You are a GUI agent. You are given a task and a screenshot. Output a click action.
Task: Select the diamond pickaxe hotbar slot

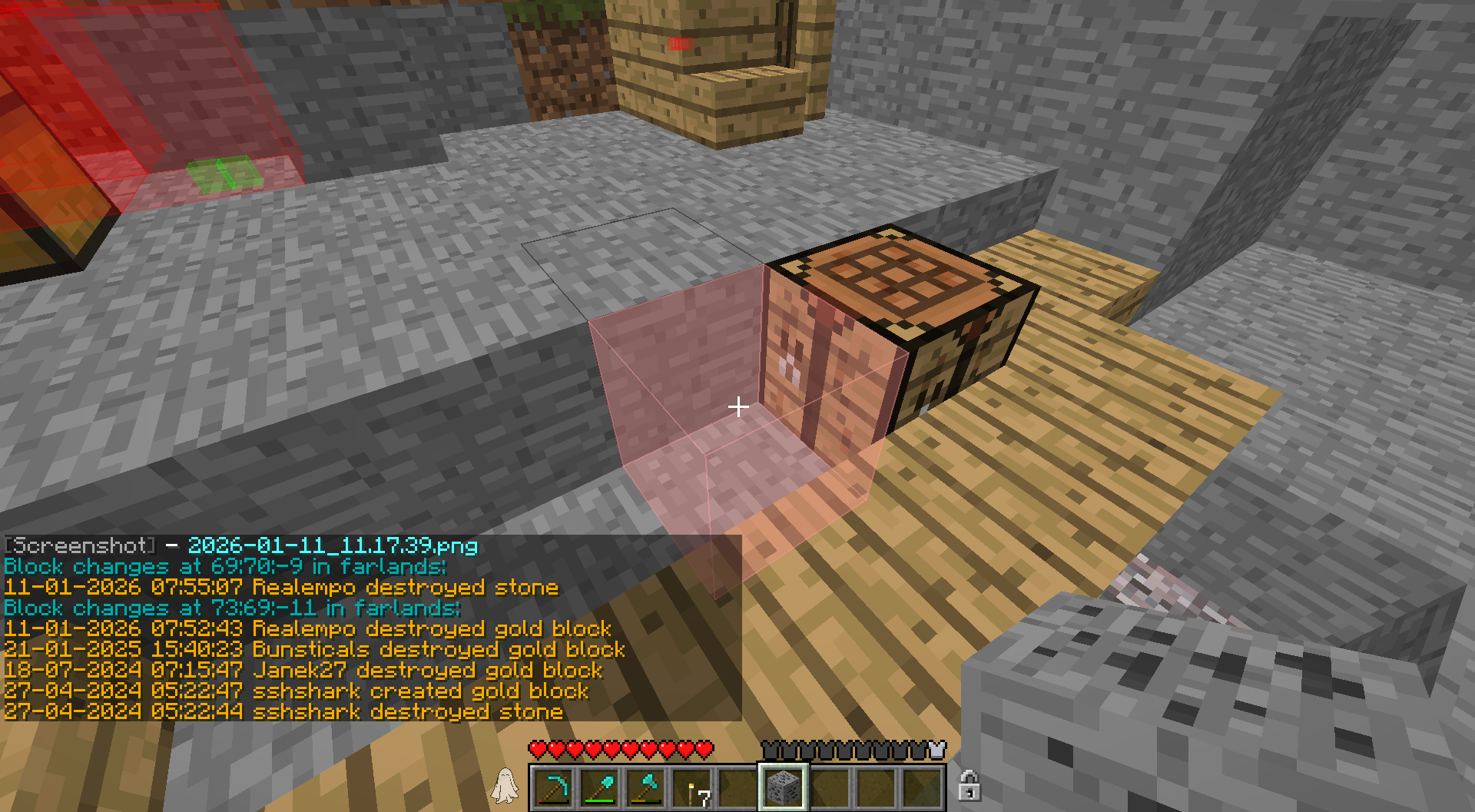[553, 787]
